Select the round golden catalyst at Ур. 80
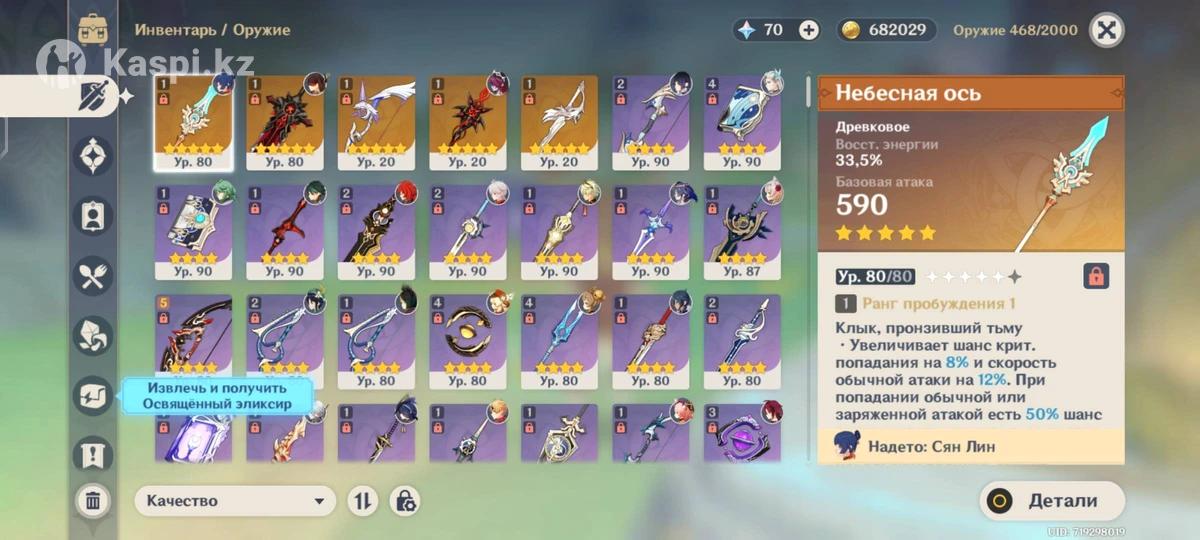 click(x=468, y=341)
